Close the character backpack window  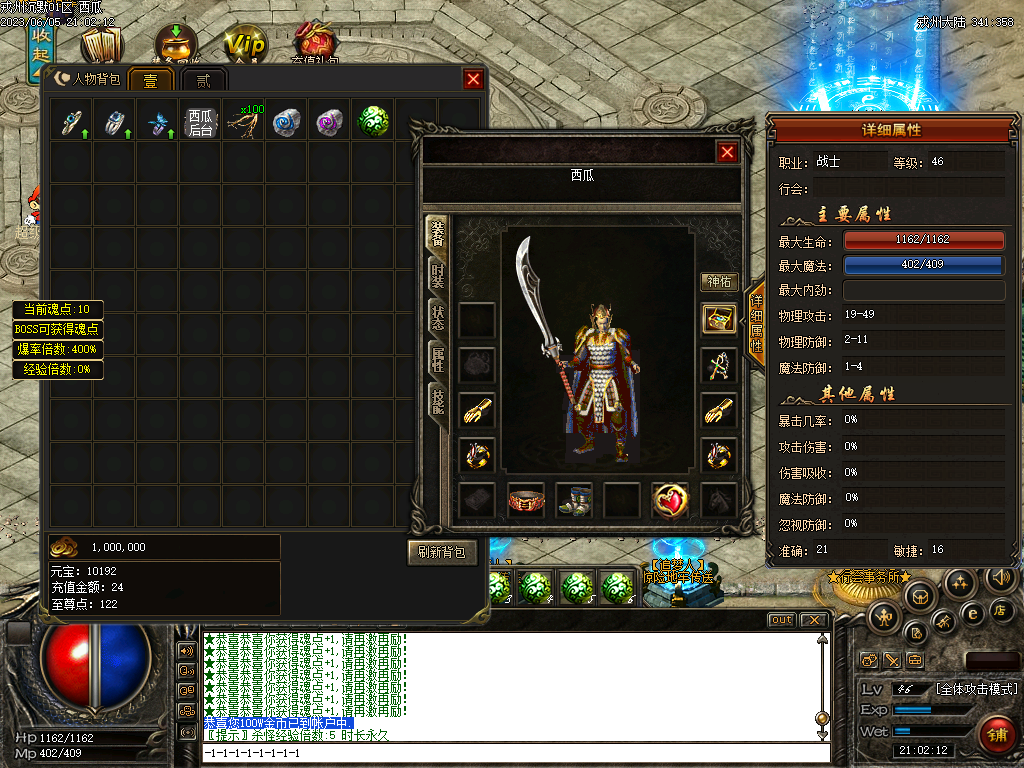point(473,80)
